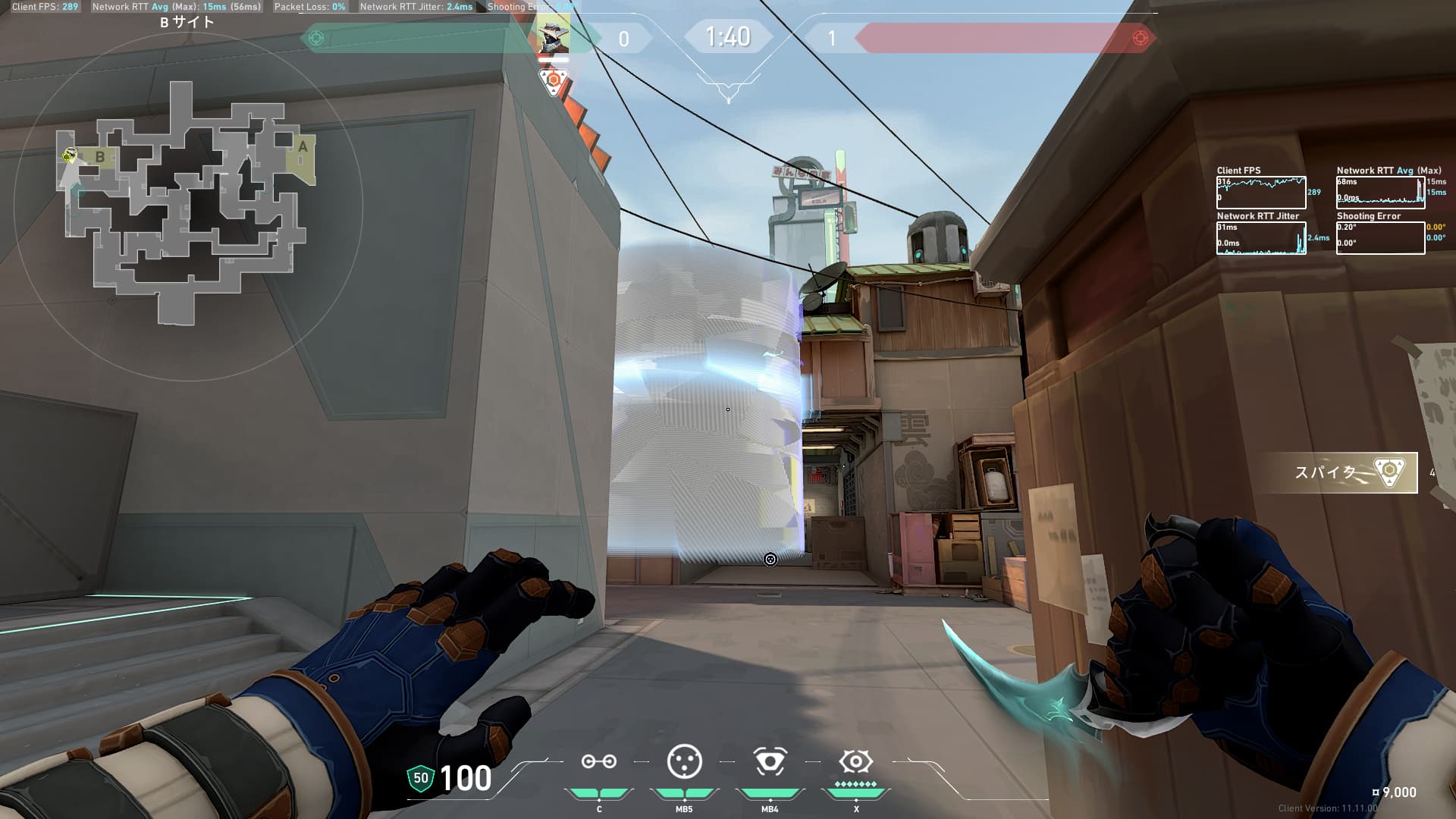Viewport: 1456px width, 819px height.
Task: Click the Network RTT Avg graph
Action: [x=1380, y=193]
